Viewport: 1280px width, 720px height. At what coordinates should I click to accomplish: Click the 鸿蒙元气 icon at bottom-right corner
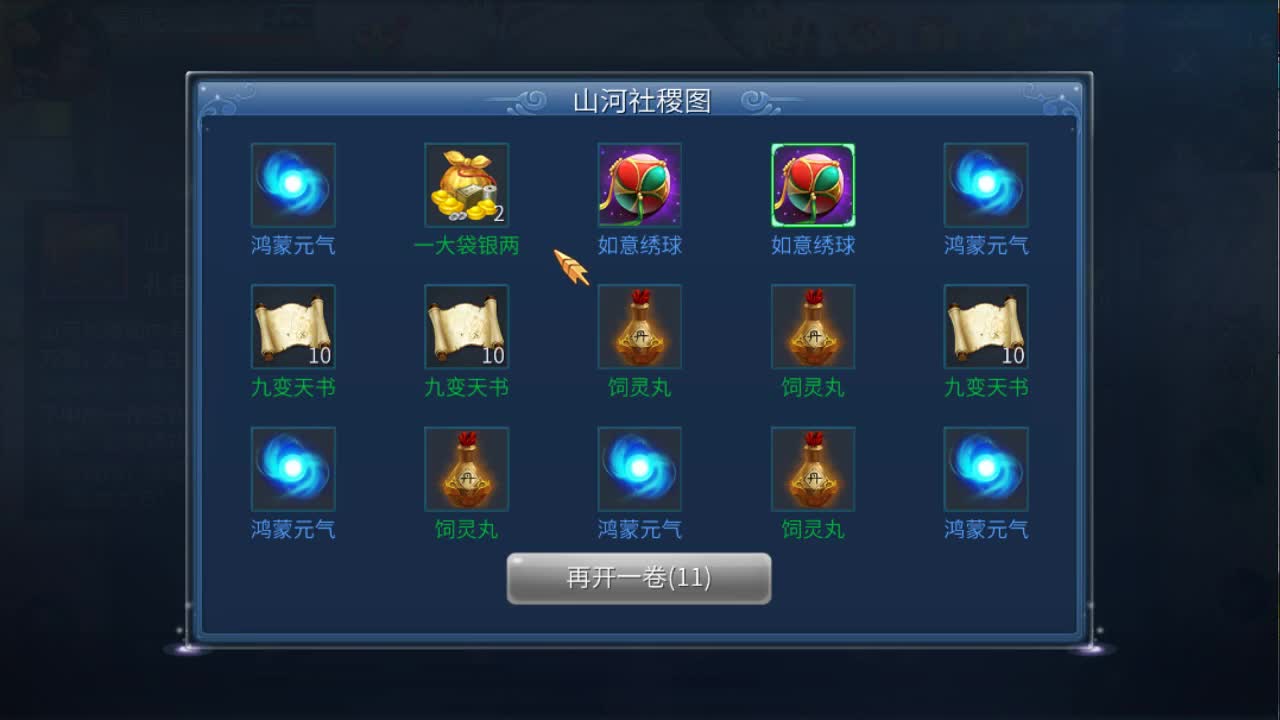986,469
